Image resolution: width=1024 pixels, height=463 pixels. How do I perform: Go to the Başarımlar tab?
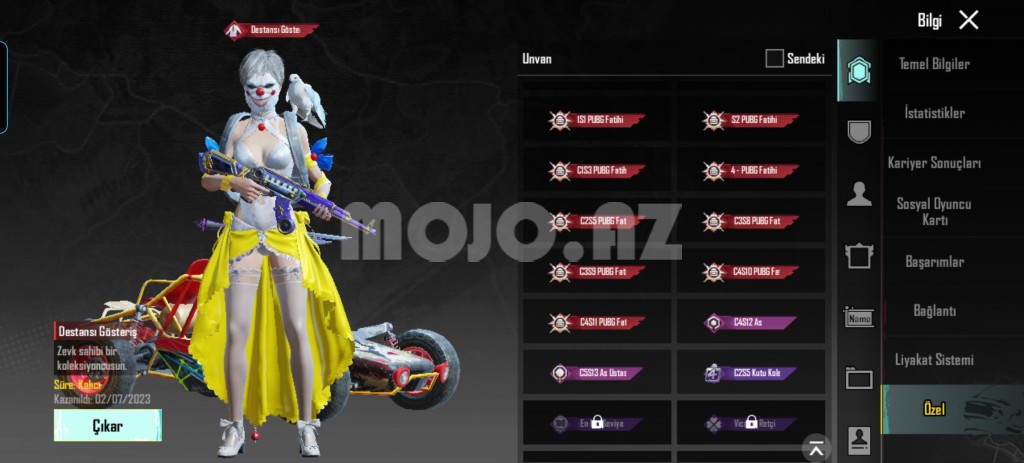934,261
